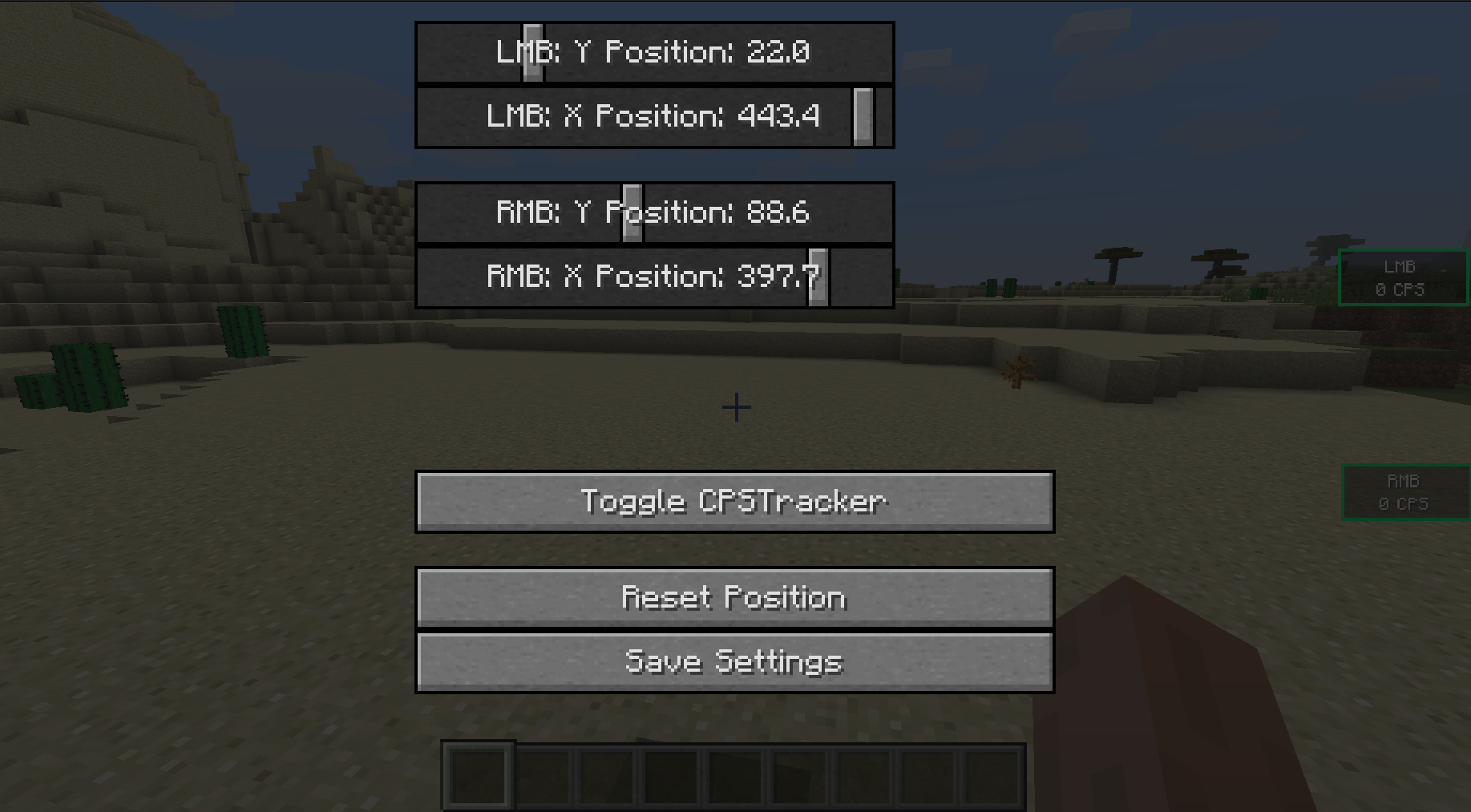Adjust the LMB X Position slider
Screen dimensions: 1471x812
tap(863, 117)
